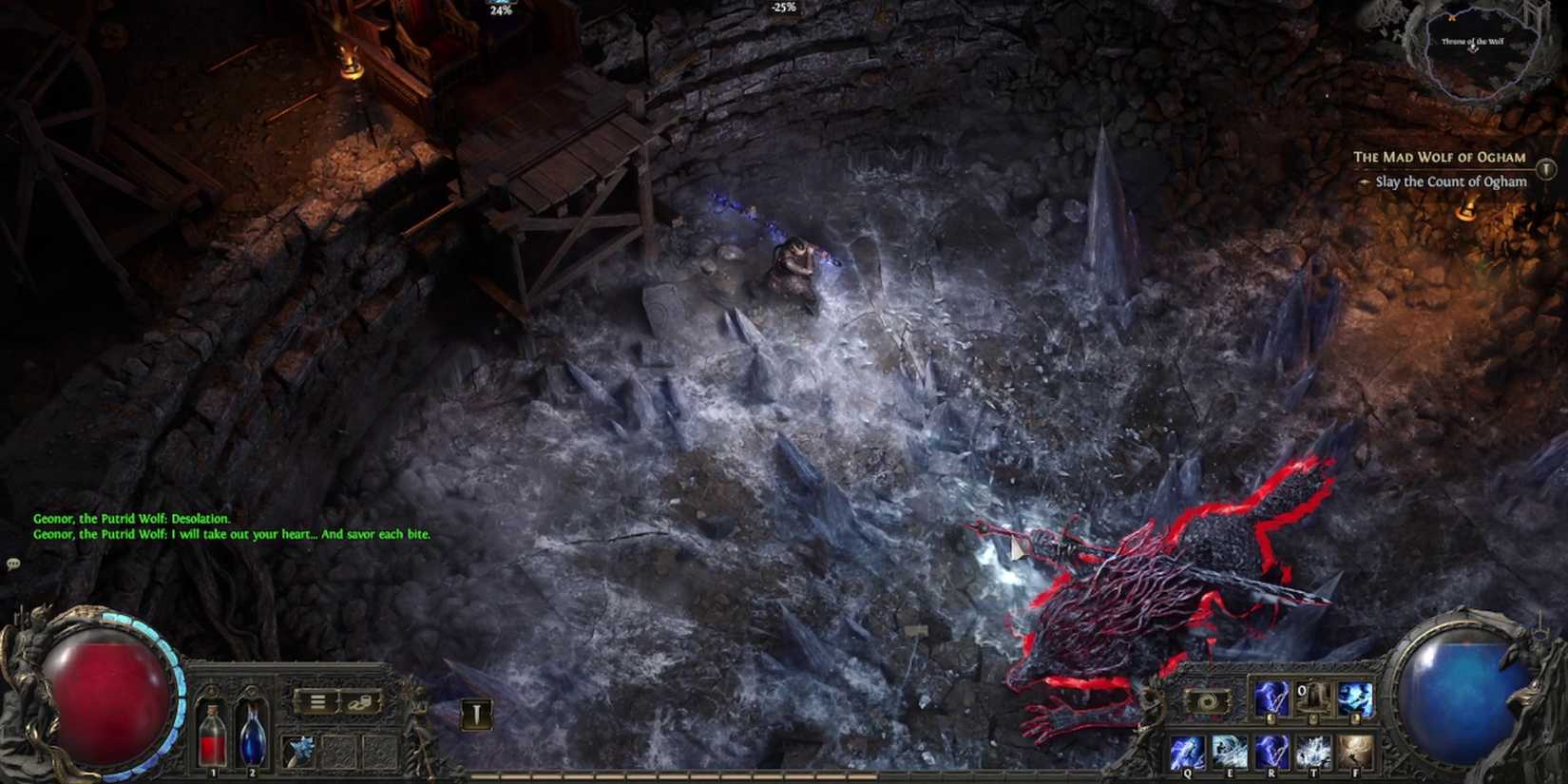Click the scroll icon left of the skill slots
This screenshot has width=1568, height=784.
point(1207,701)
